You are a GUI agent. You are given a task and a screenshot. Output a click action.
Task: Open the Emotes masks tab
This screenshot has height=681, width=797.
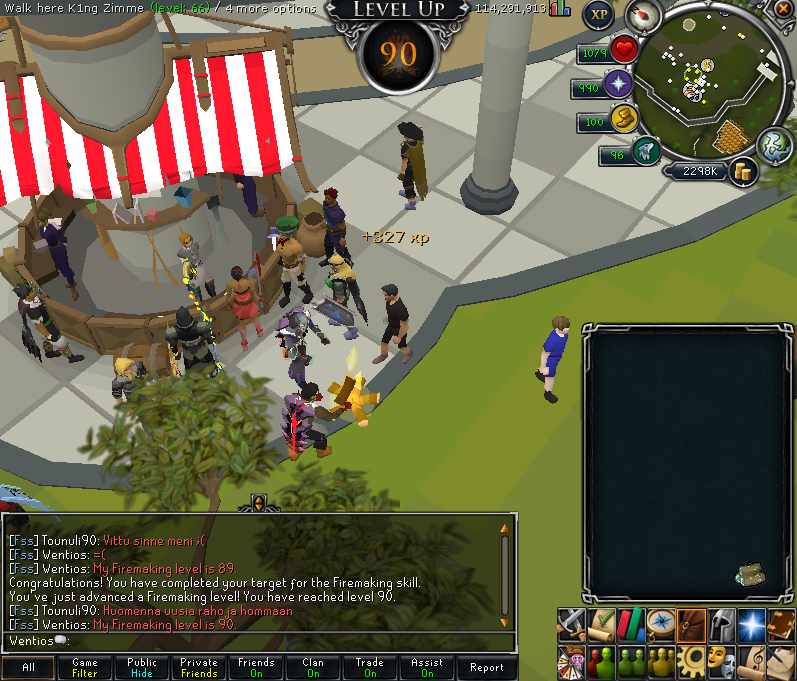tap(721, 660)
